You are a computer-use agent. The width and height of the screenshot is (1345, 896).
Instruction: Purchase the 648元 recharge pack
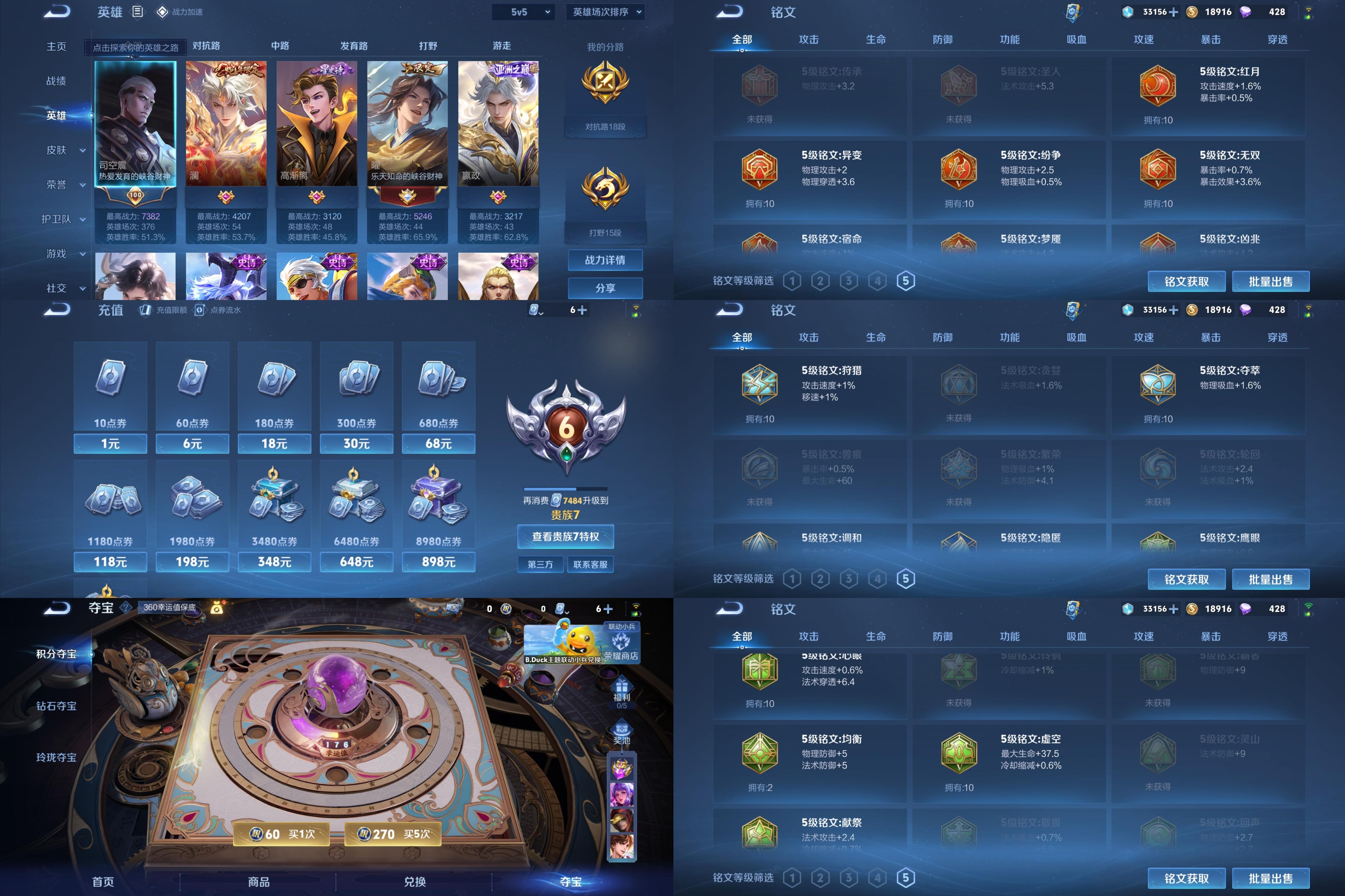(356, 562)
